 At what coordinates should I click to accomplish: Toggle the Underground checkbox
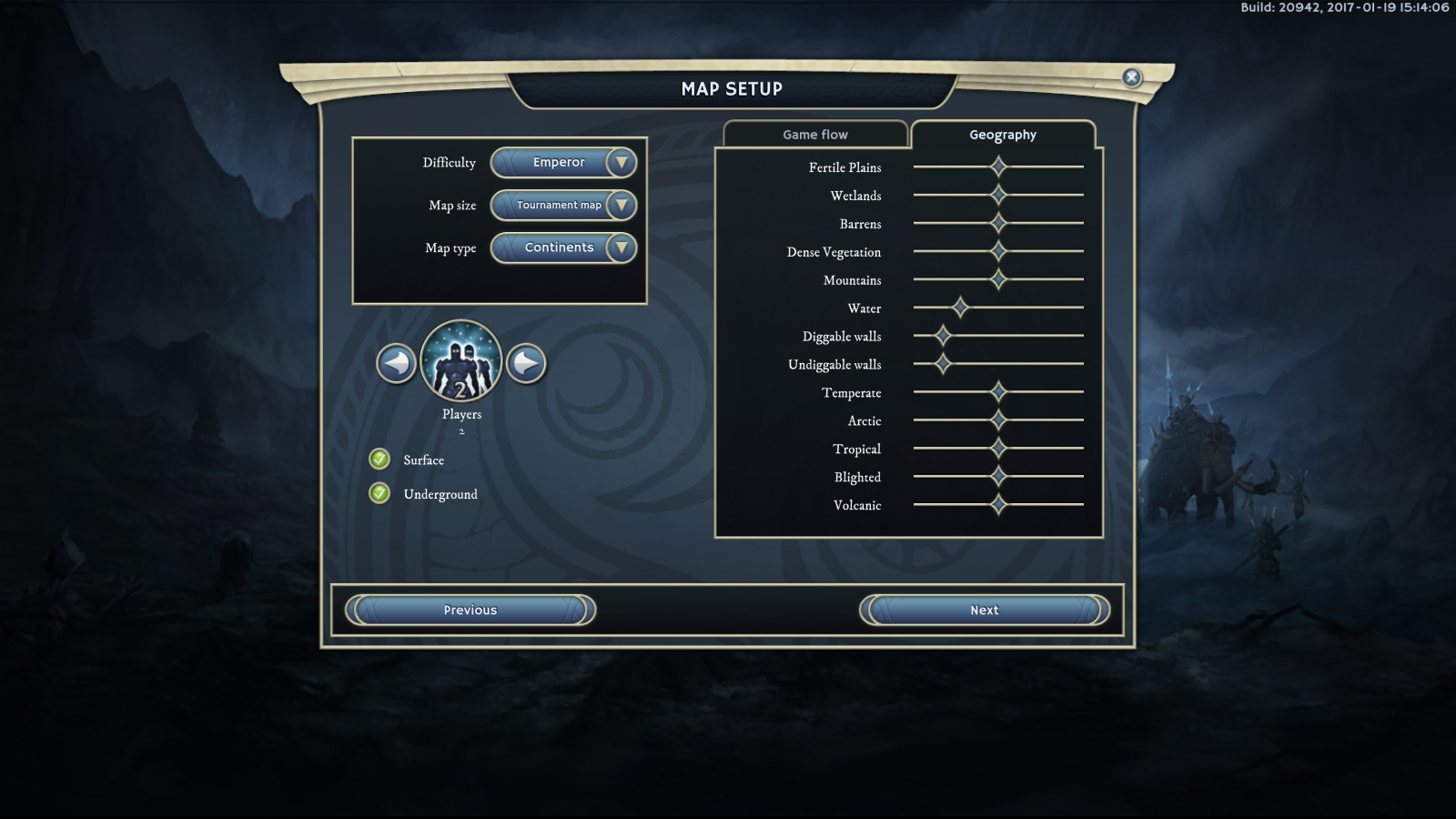click(x=379, y=493)
